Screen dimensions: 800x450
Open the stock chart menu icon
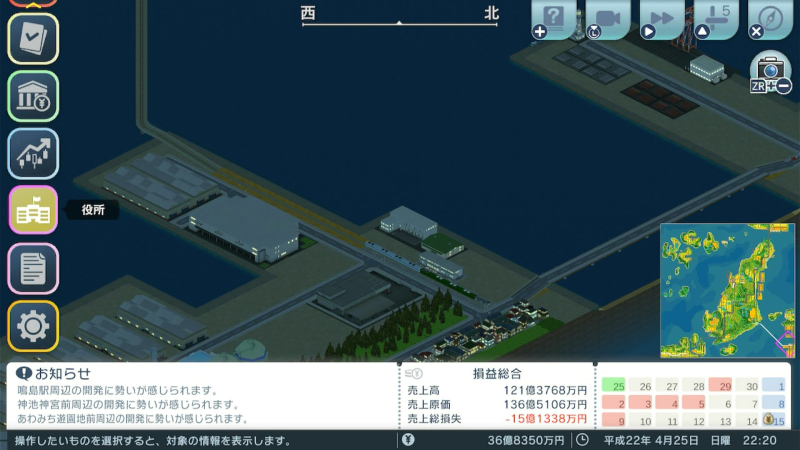point(33,153)
